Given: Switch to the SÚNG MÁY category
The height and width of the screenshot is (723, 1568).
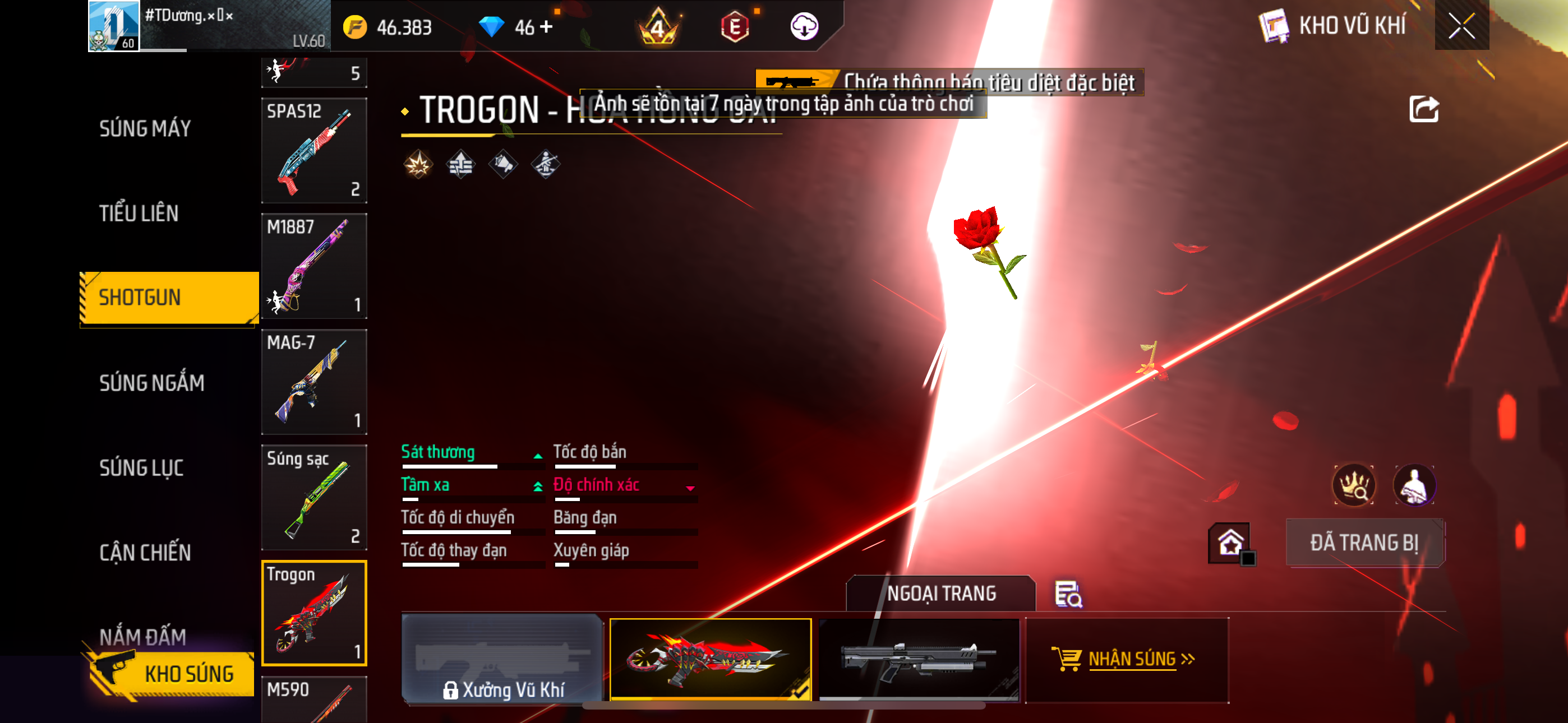Looking at the screenshot, I should (145, 128).
